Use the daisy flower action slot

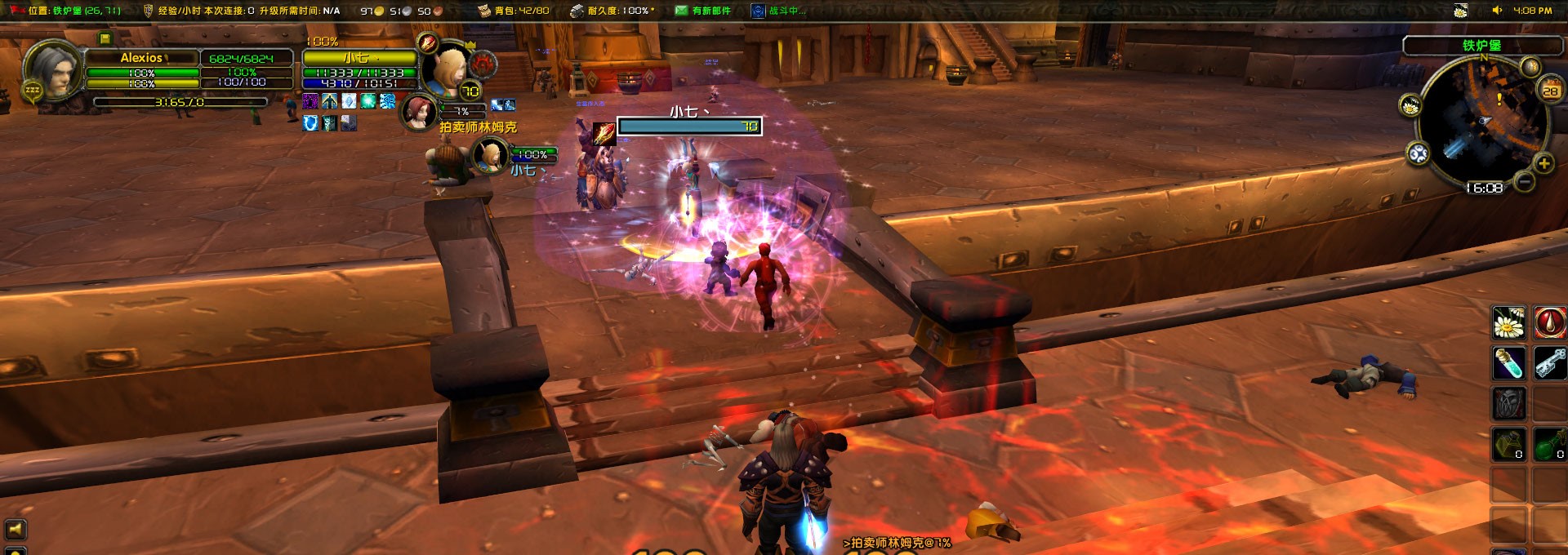coord(1509,323)
